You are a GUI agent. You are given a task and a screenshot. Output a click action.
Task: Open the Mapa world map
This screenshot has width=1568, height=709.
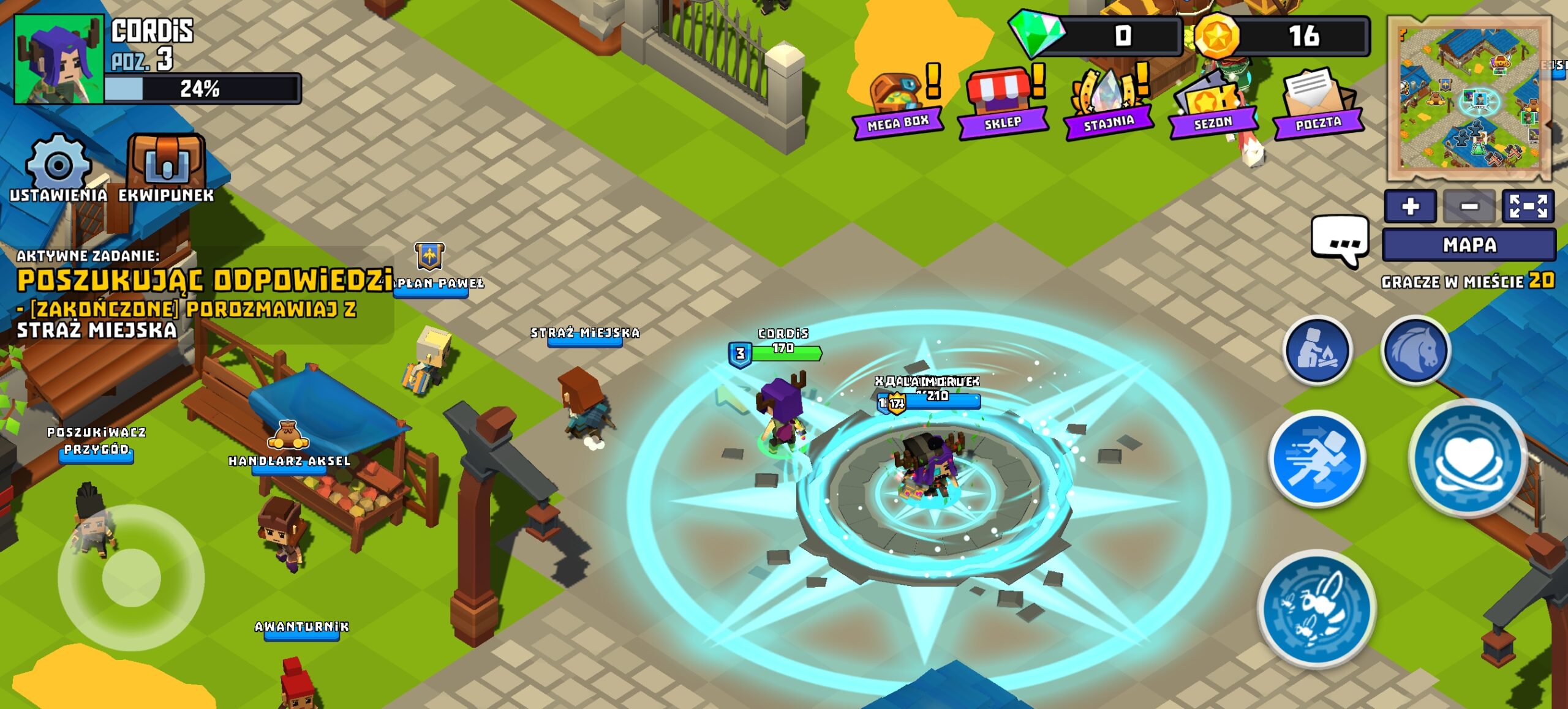click(x=1469, y=245)
